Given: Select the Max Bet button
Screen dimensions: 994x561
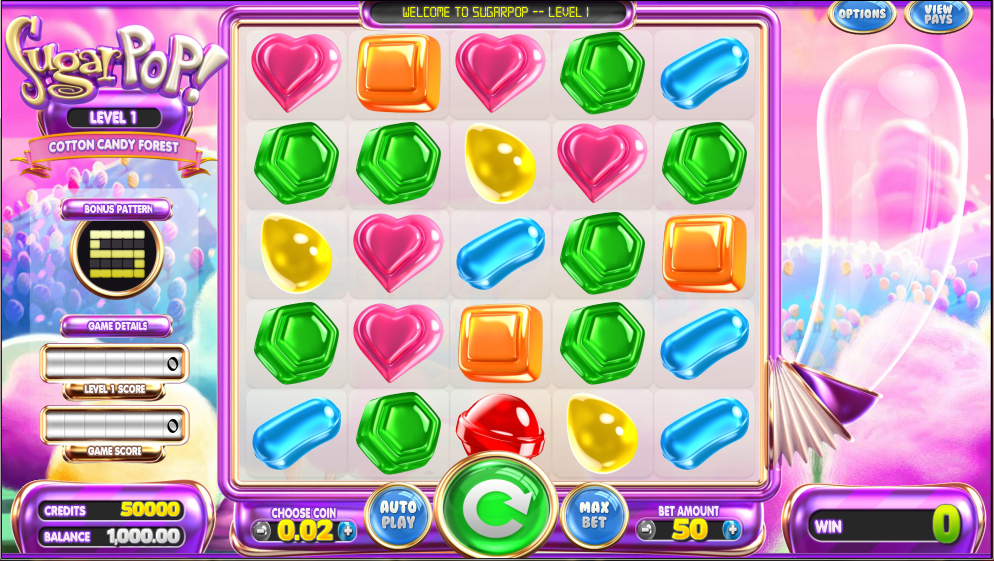Looking at the screenshot, I should (594, 514).
